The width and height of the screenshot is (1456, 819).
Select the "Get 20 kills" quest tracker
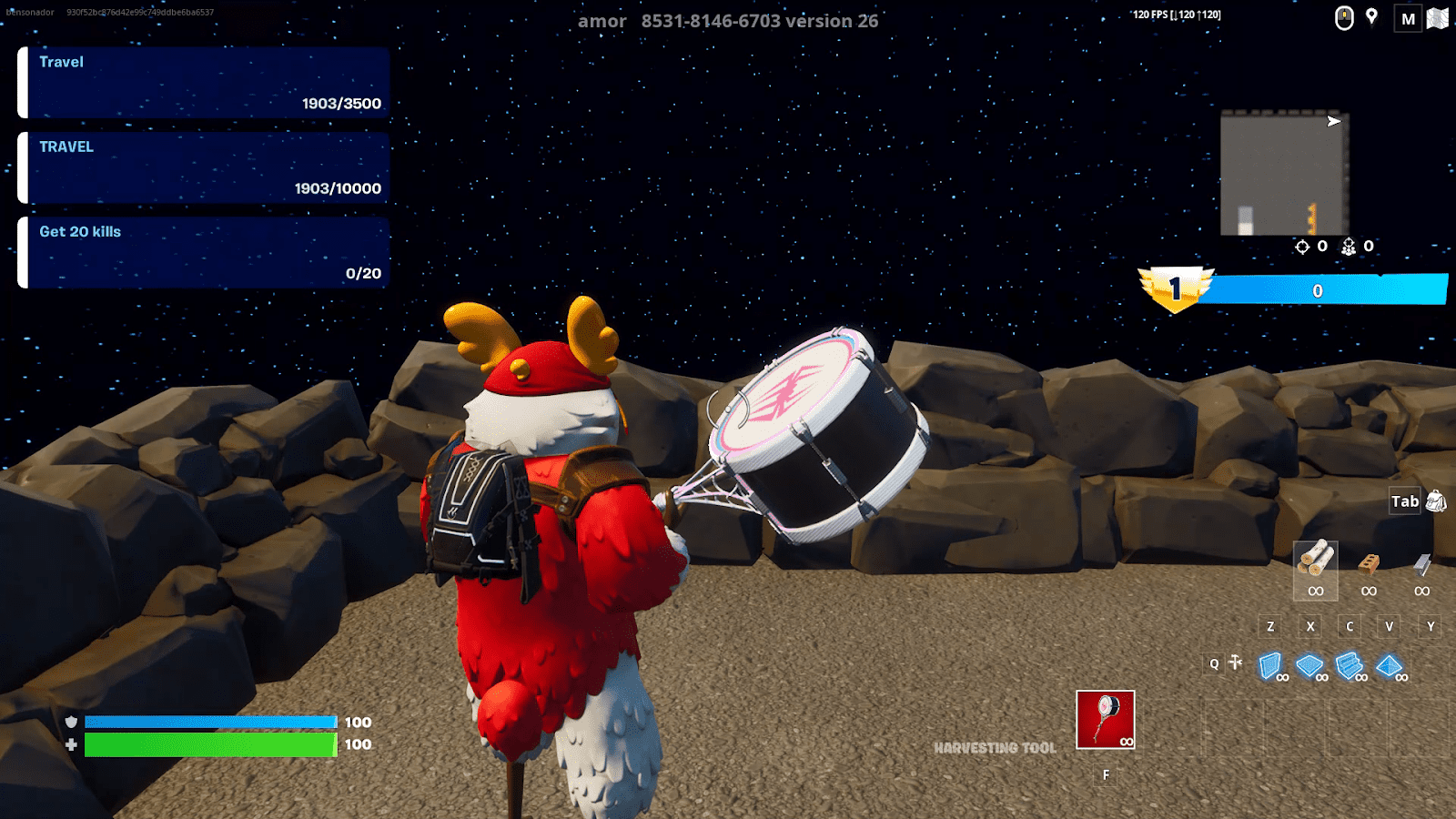point(205,252)
